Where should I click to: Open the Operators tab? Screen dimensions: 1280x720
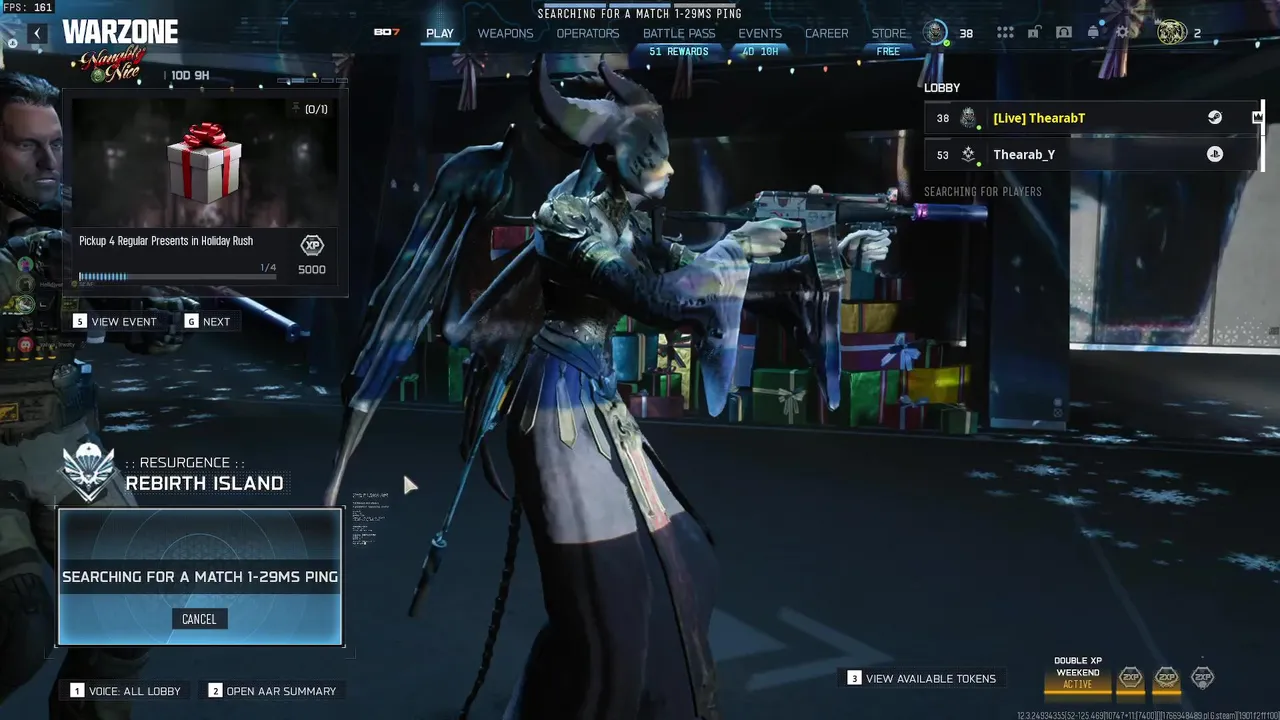coord(588,33)
